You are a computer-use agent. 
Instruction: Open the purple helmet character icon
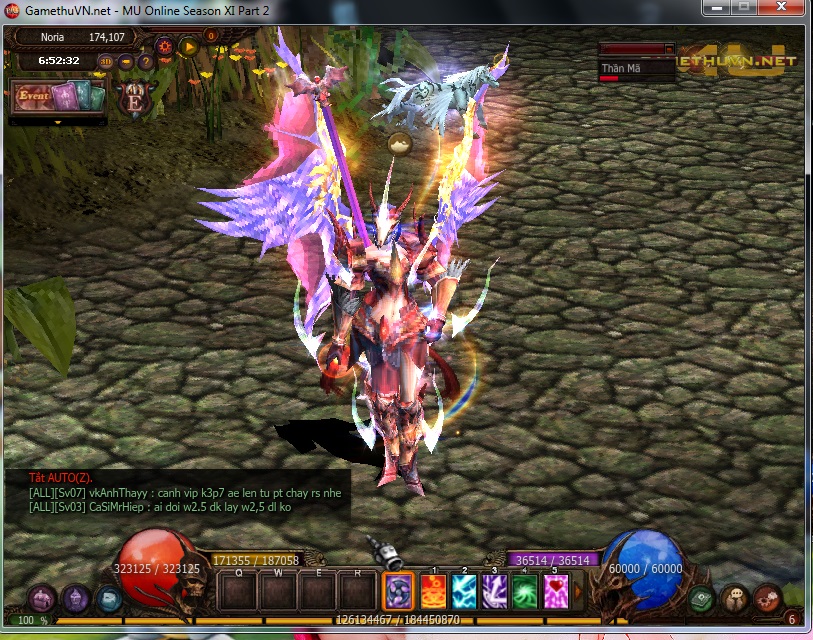pyautogui.click(x=76, y=598)
